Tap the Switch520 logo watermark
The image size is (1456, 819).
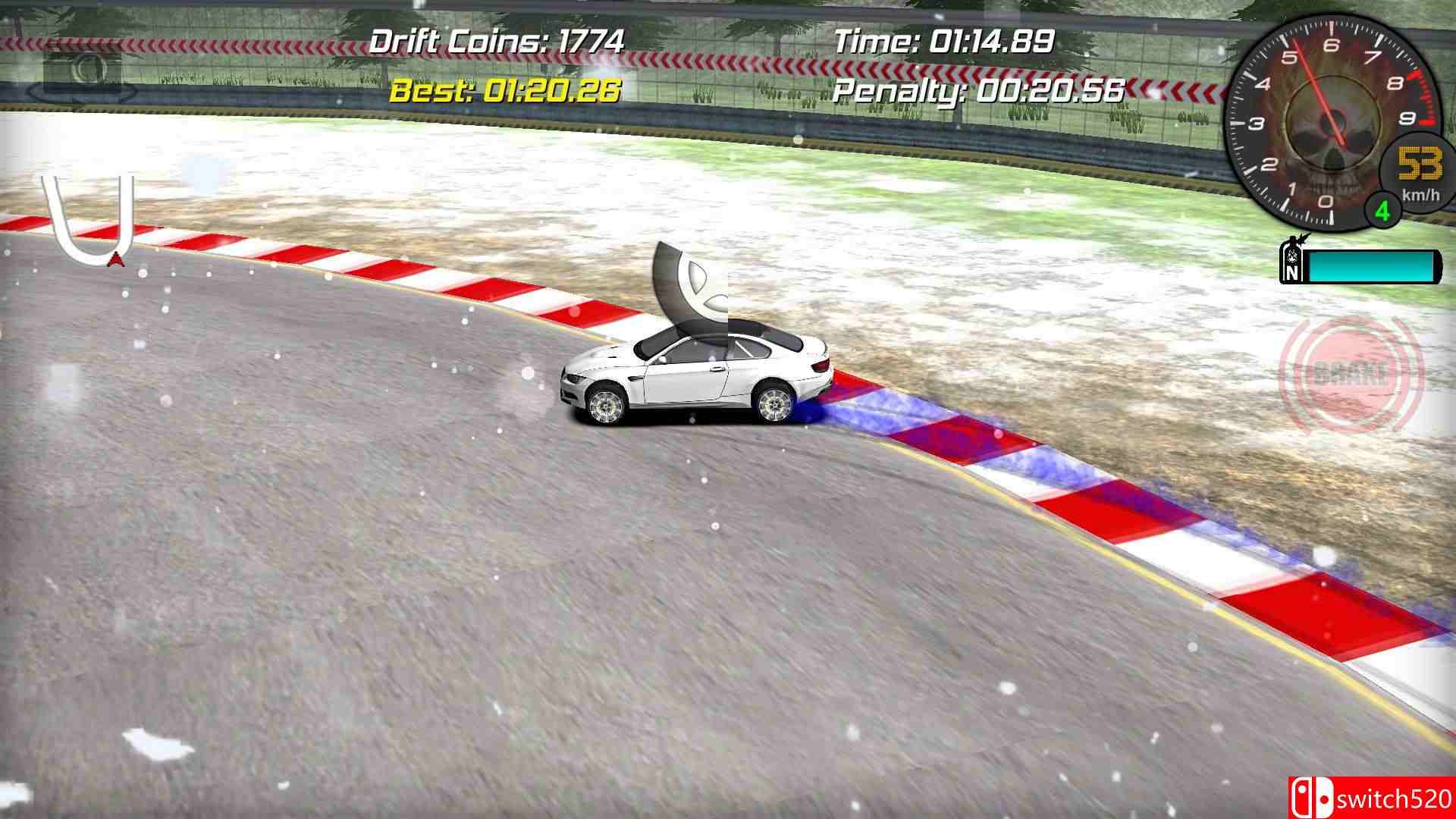(x=1373, y=797)
